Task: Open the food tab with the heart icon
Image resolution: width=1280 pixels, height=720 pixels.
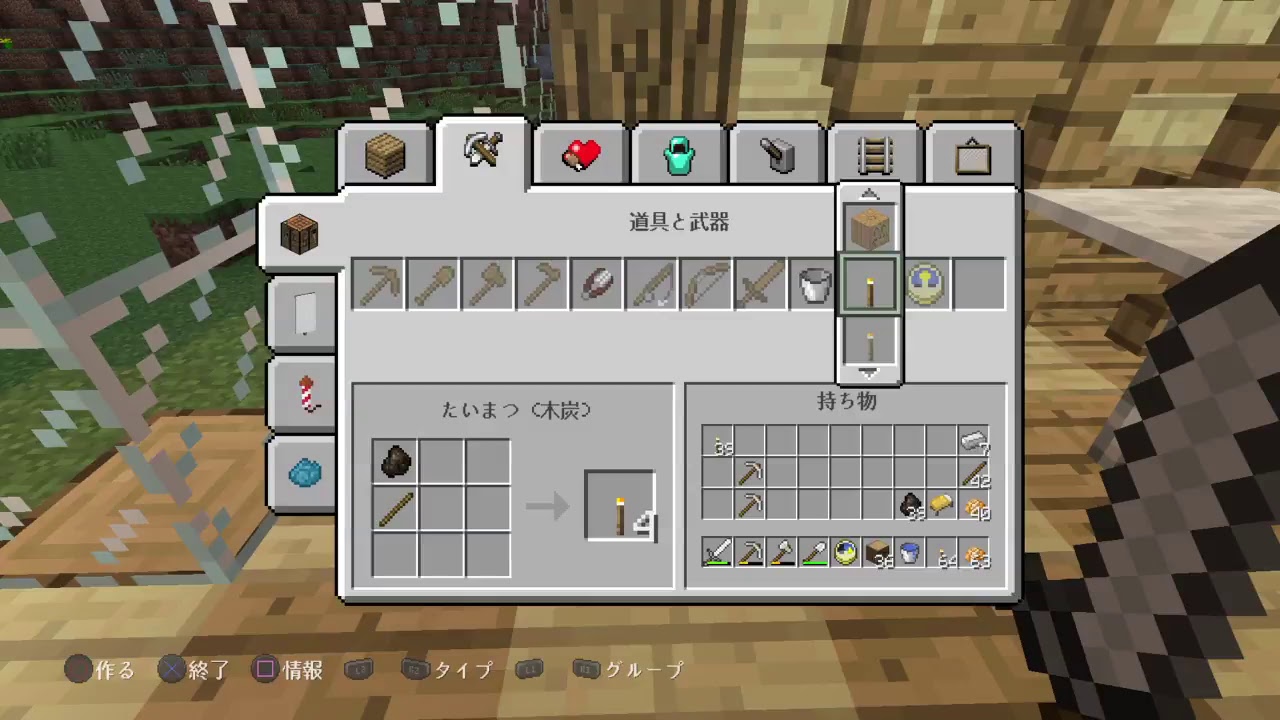Action: (580, 152)
